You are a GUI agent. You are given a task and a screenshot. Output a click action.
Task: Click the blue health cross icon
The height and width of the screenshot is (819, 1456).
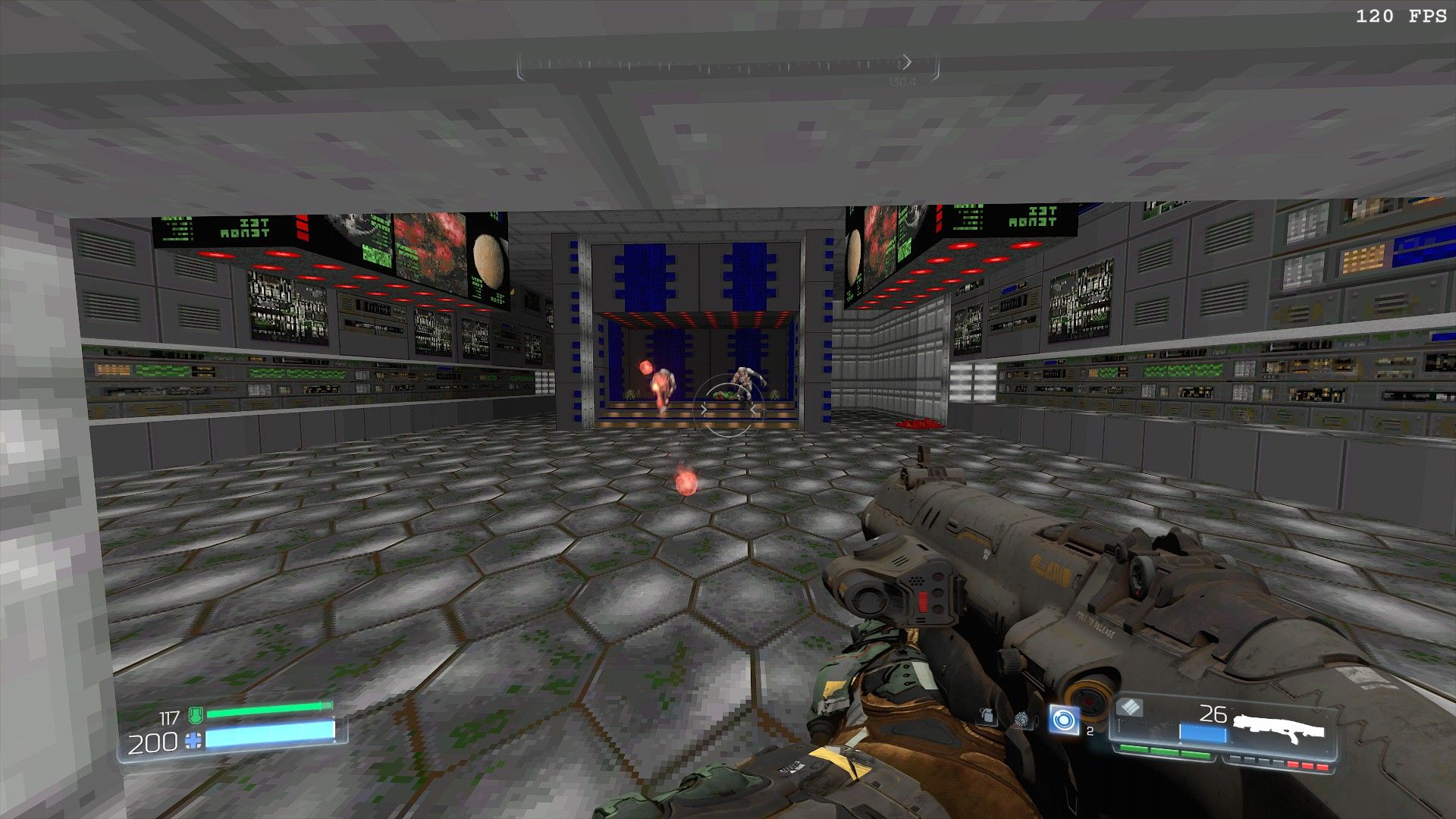pyautogui.click(x=194, y=741)
